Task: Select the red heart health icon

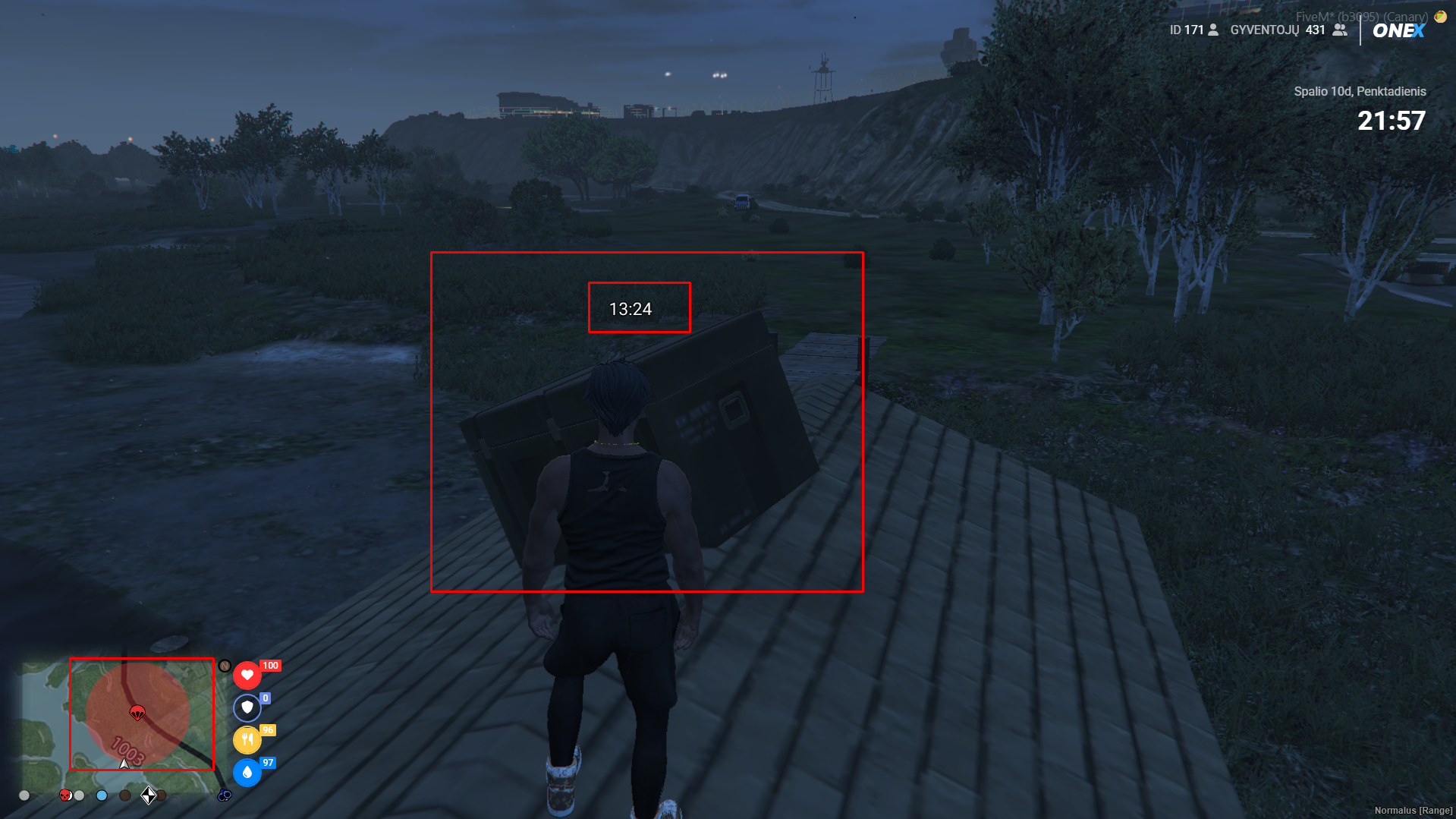Action: [x=247, y=675]
